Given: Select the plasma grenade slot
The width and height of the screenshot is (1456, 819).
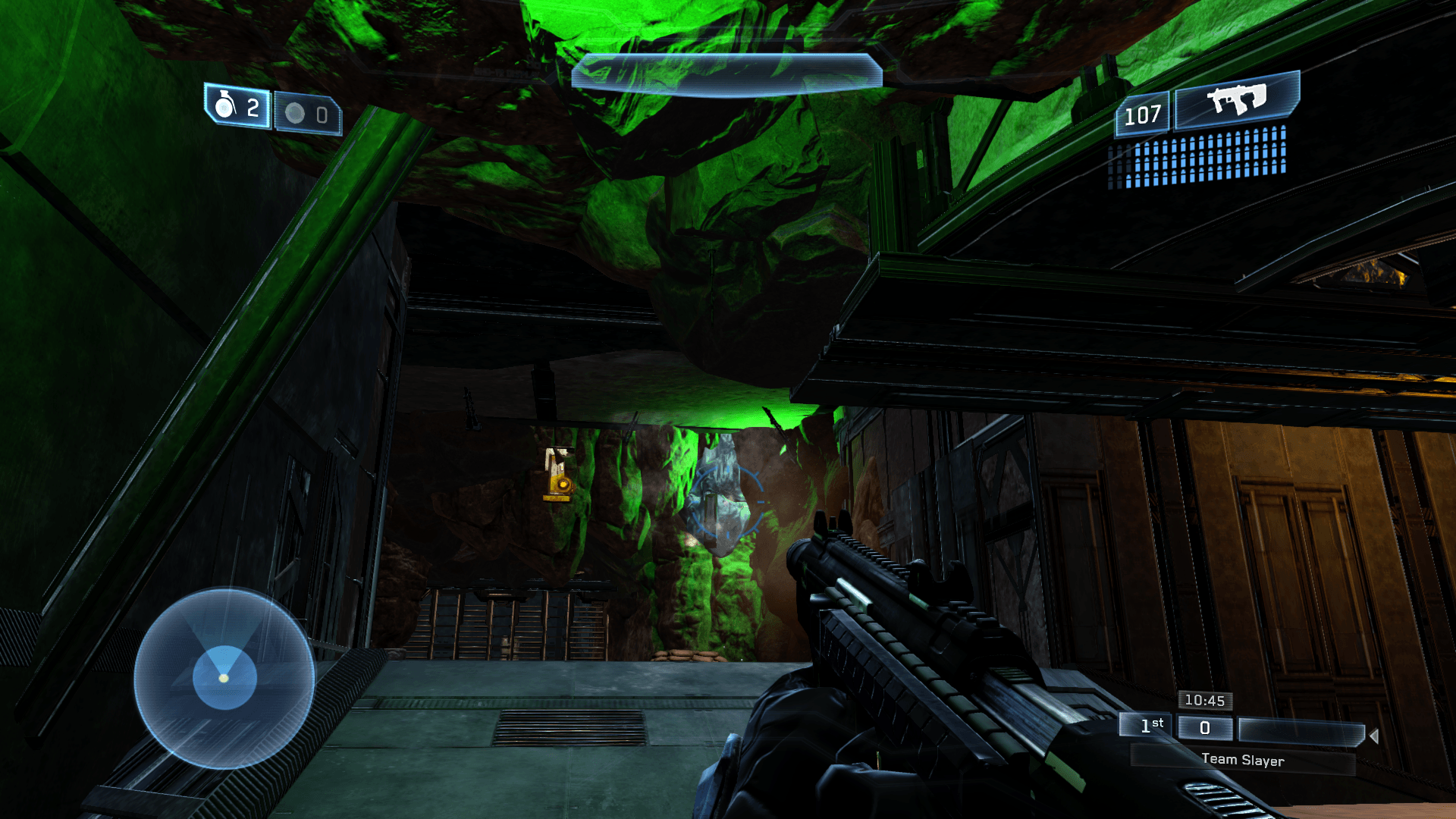Looking at the screenshot, I should 307,114.
